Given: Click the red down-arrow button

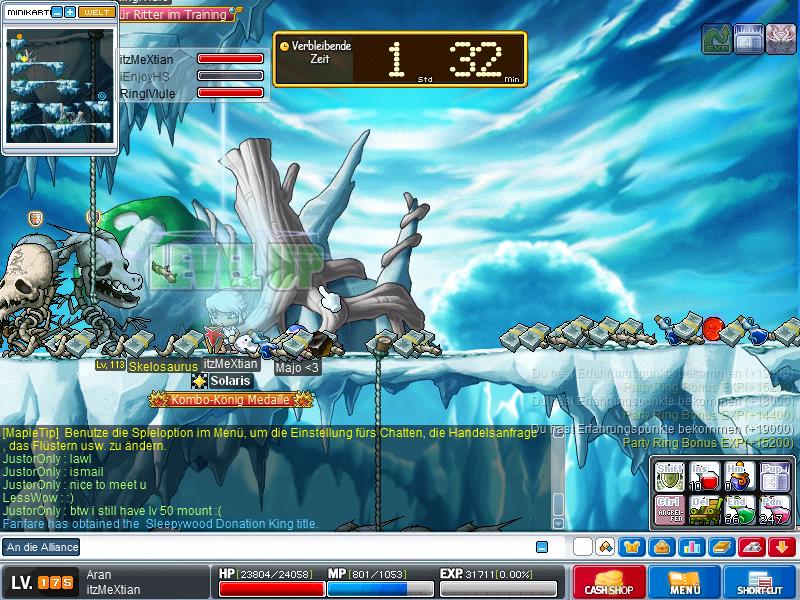Looking at the screenshot, I should (782, 547).
